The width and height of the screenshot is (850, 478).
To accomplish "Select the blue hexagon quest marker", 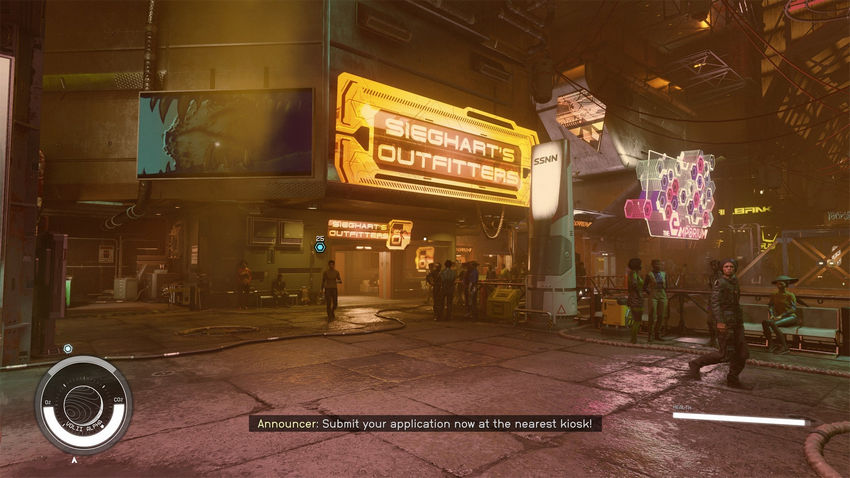I will (320, 246).
